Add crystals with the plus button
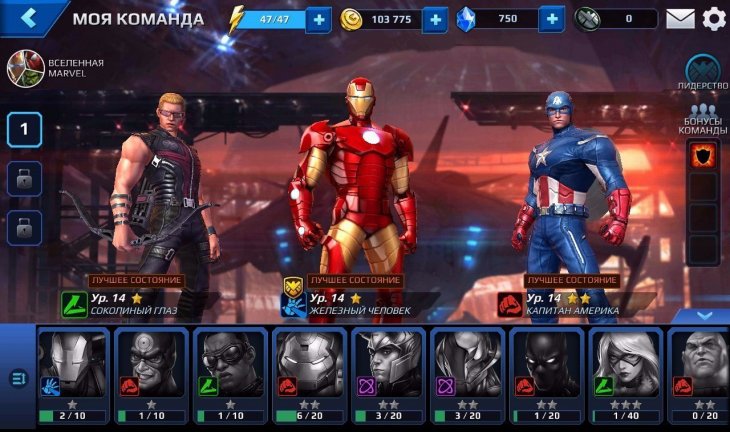The image size is (730, 432). tap(551, 19)
